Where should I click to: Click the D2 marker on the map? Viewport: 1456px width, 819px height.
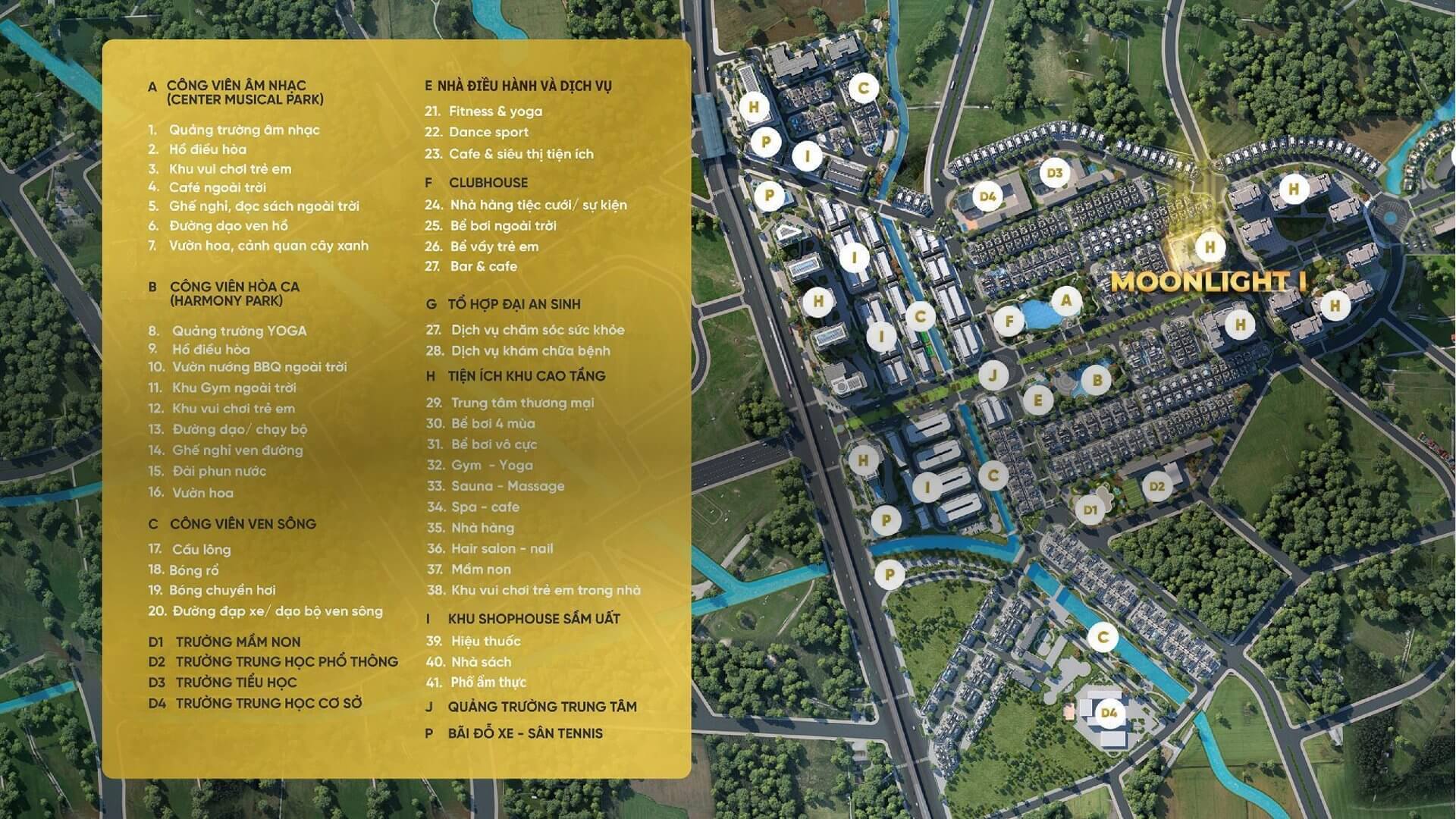point(1156,486)
